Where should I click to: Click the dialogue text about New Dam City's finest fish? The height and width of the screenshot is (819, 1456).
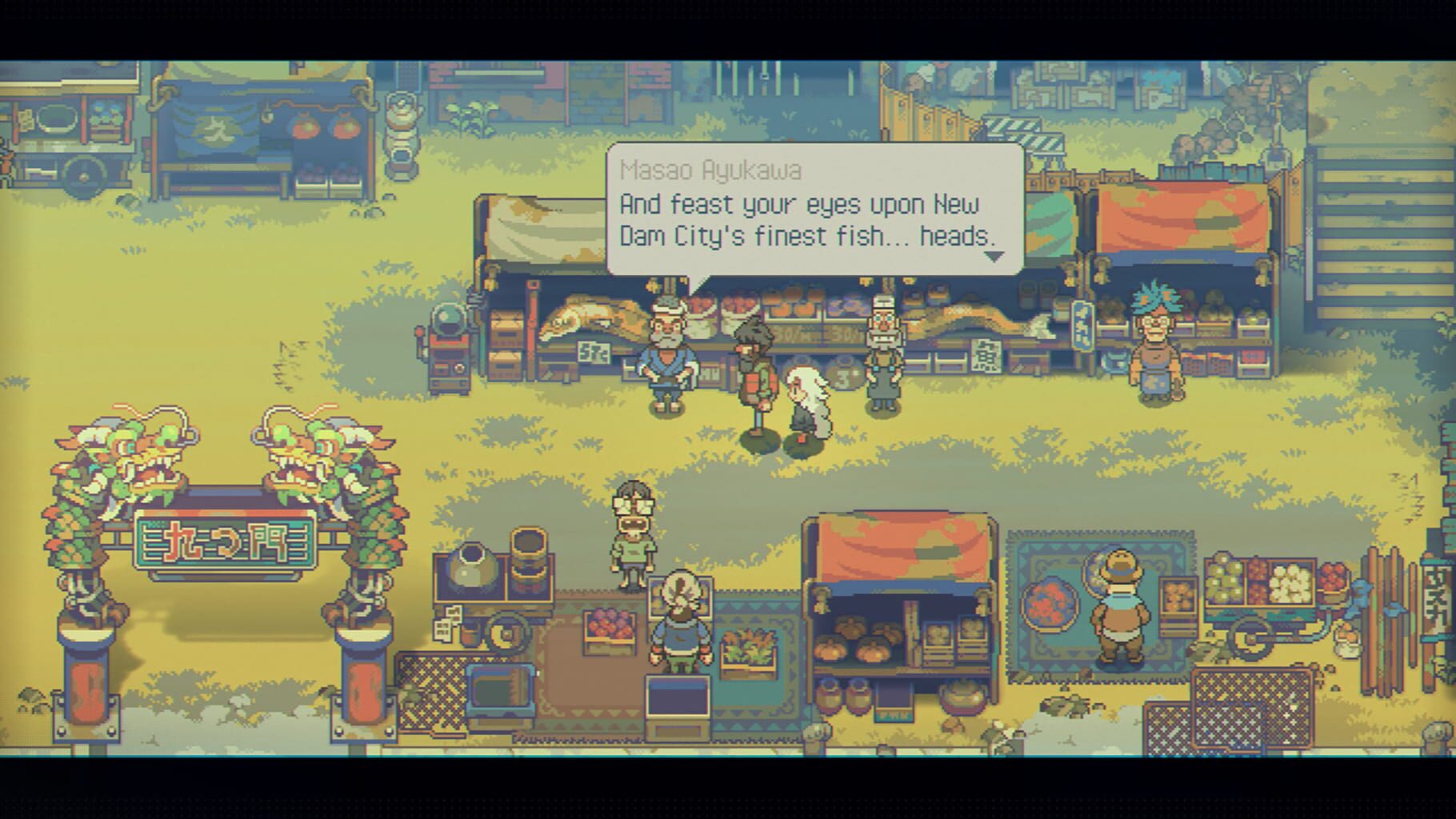tap(800, 220)
